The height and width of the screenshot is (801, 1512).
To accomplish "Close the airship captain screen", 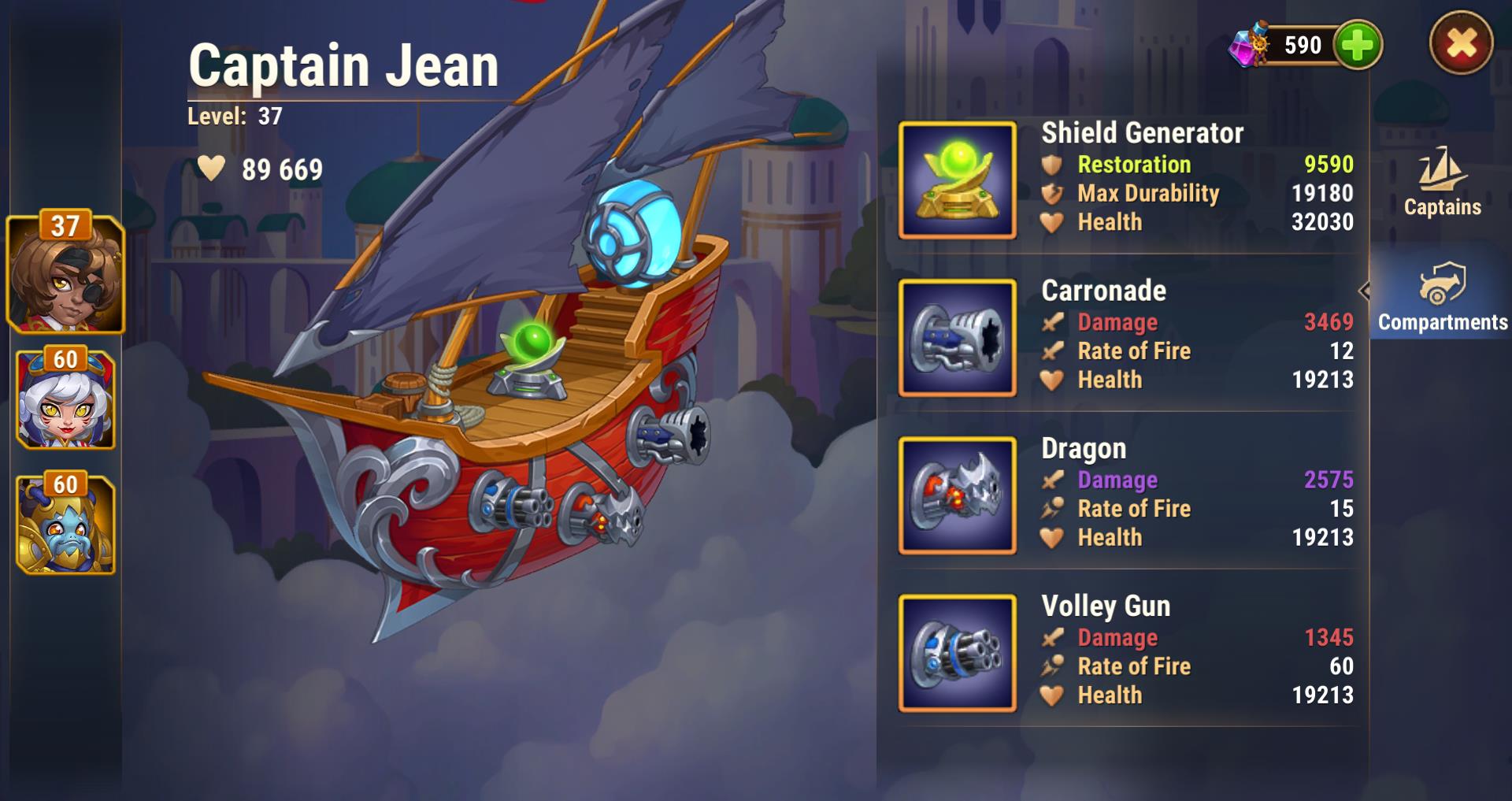I will pyautogui.click(x=1461, y=43).
